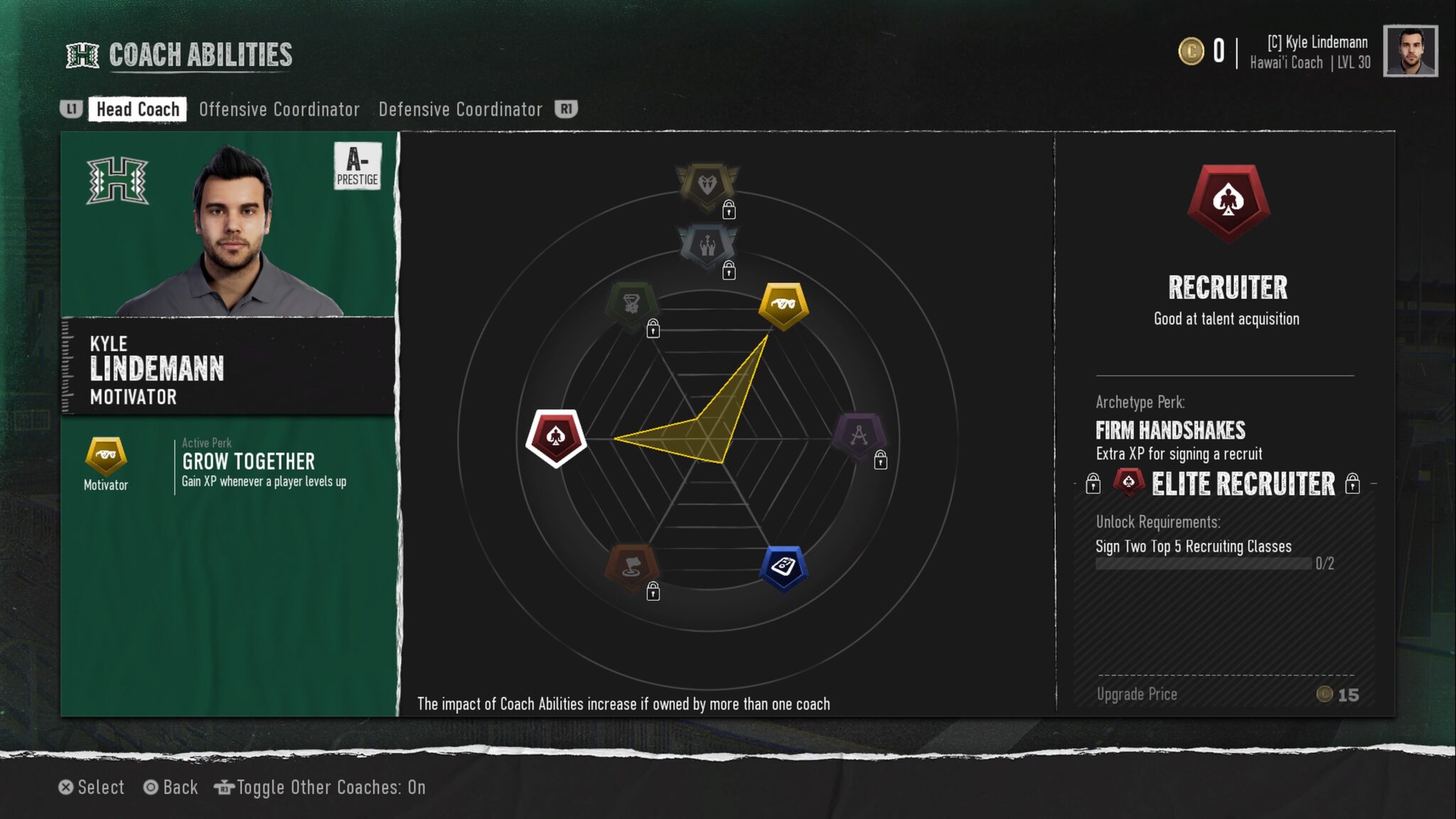The image size is (1456, 819).
Task: Toggle the Other Coaches display option
Action: pyautogui.click(x=320, y=788)
